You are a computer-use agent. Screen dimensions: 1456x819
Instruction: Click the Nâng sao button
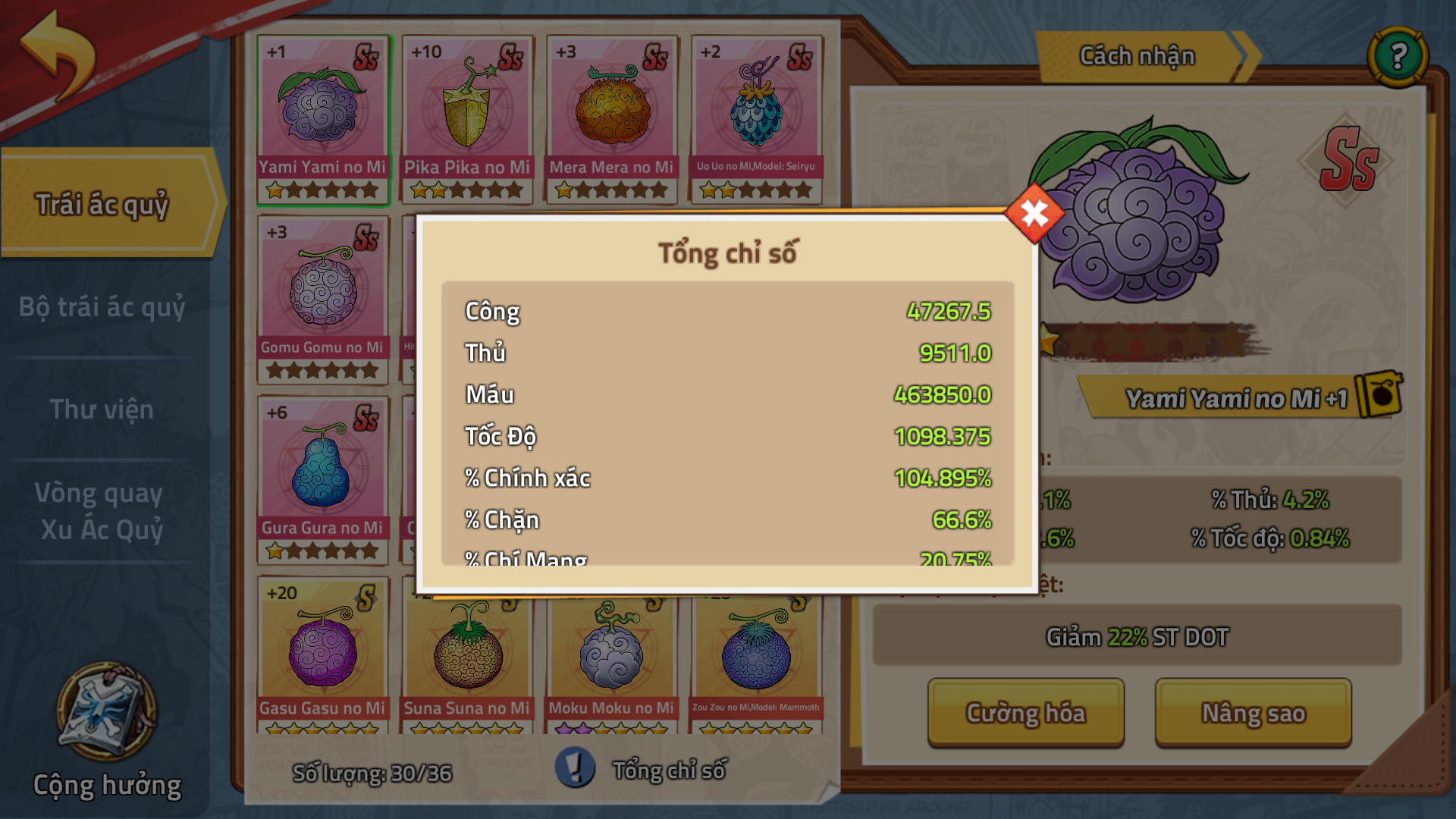1253,713
